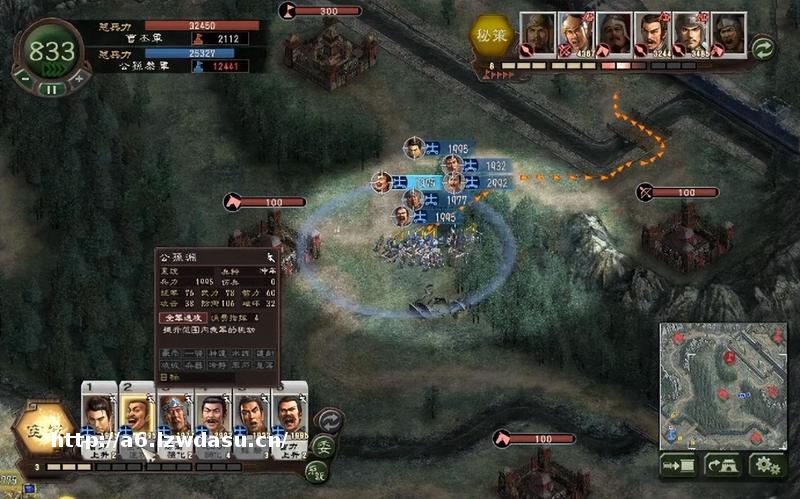800x499 pixels.
Task: Click the green 委 button
Action: (322, 447)
